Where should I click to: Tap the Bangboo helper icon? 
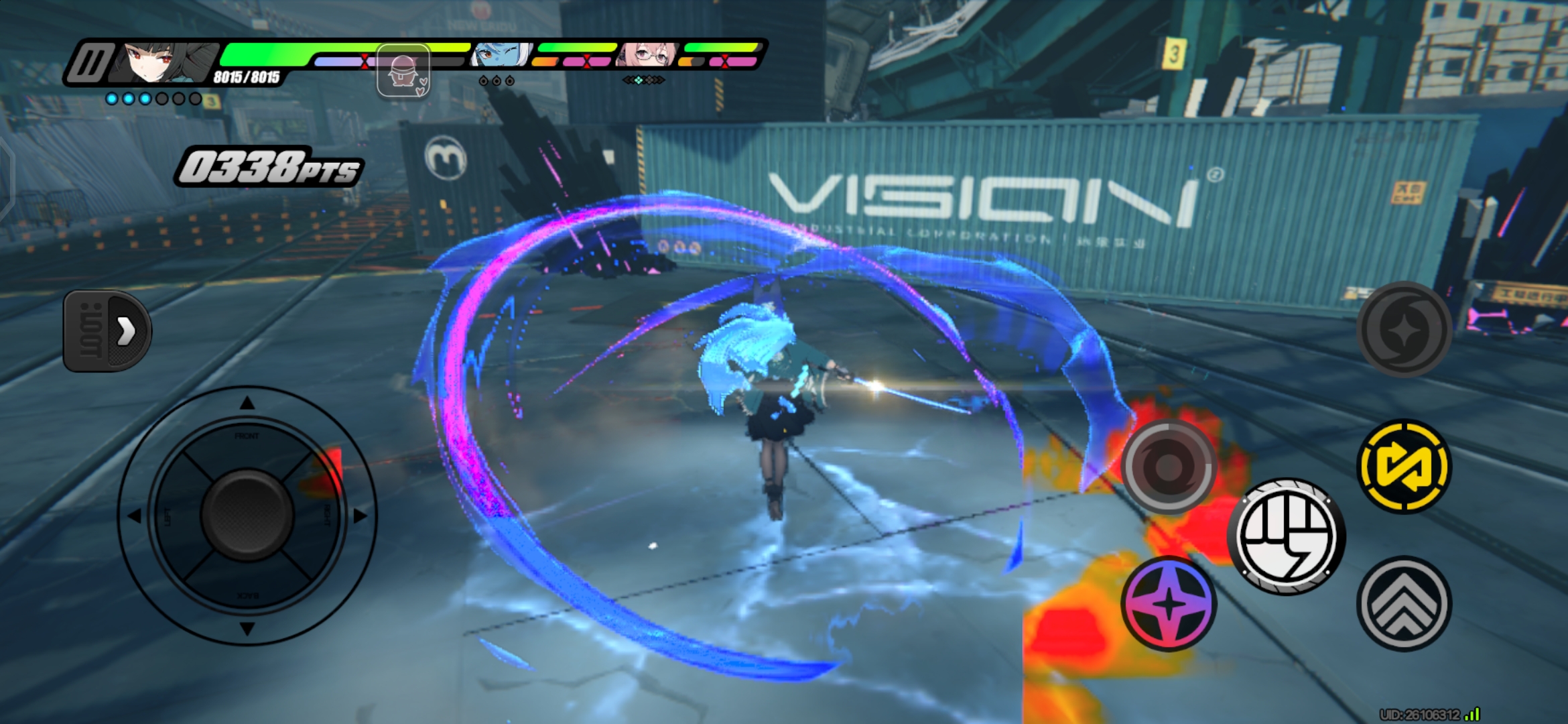point(403,71)
